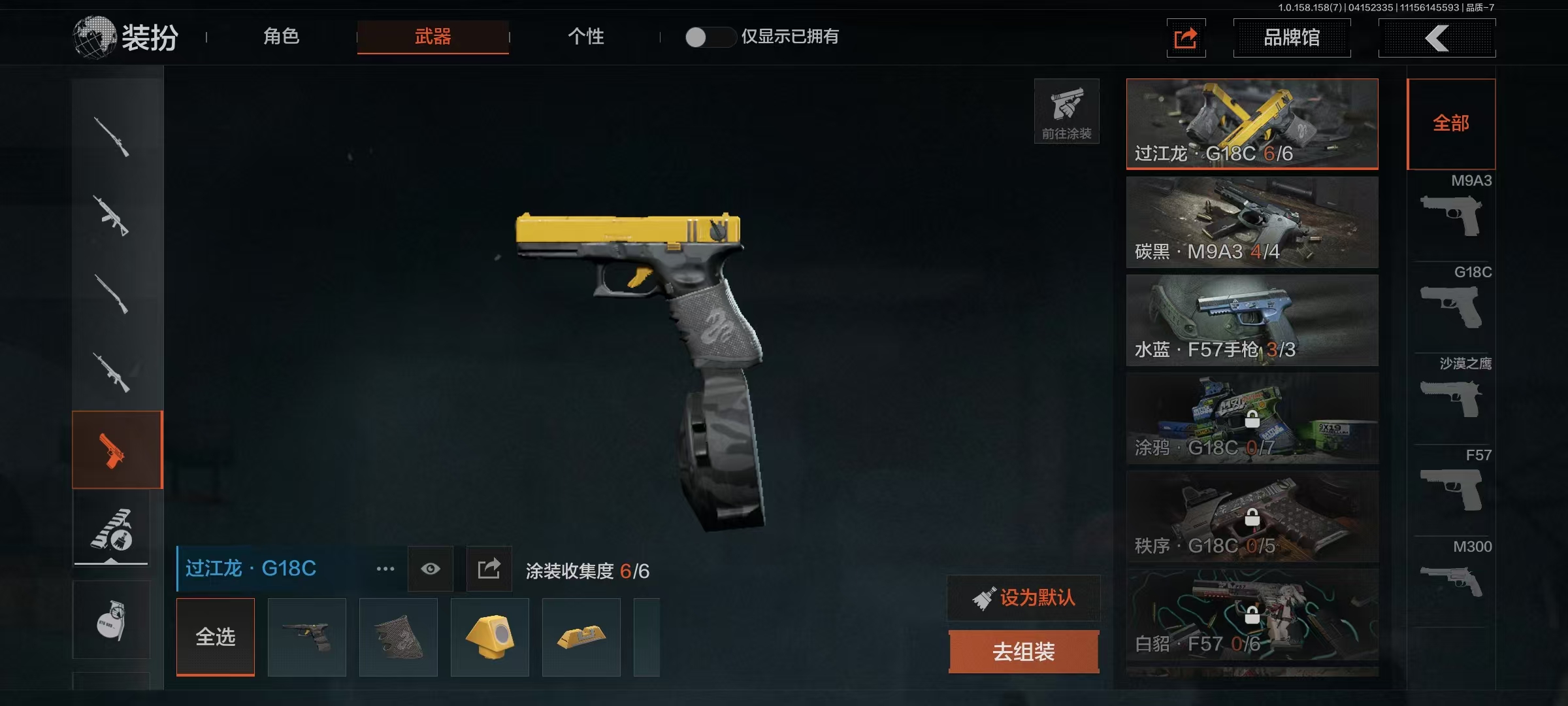Choose the 水蓝·F57手枪 skin
The height and width of the screenshot is (706, 1568).
1252,320
